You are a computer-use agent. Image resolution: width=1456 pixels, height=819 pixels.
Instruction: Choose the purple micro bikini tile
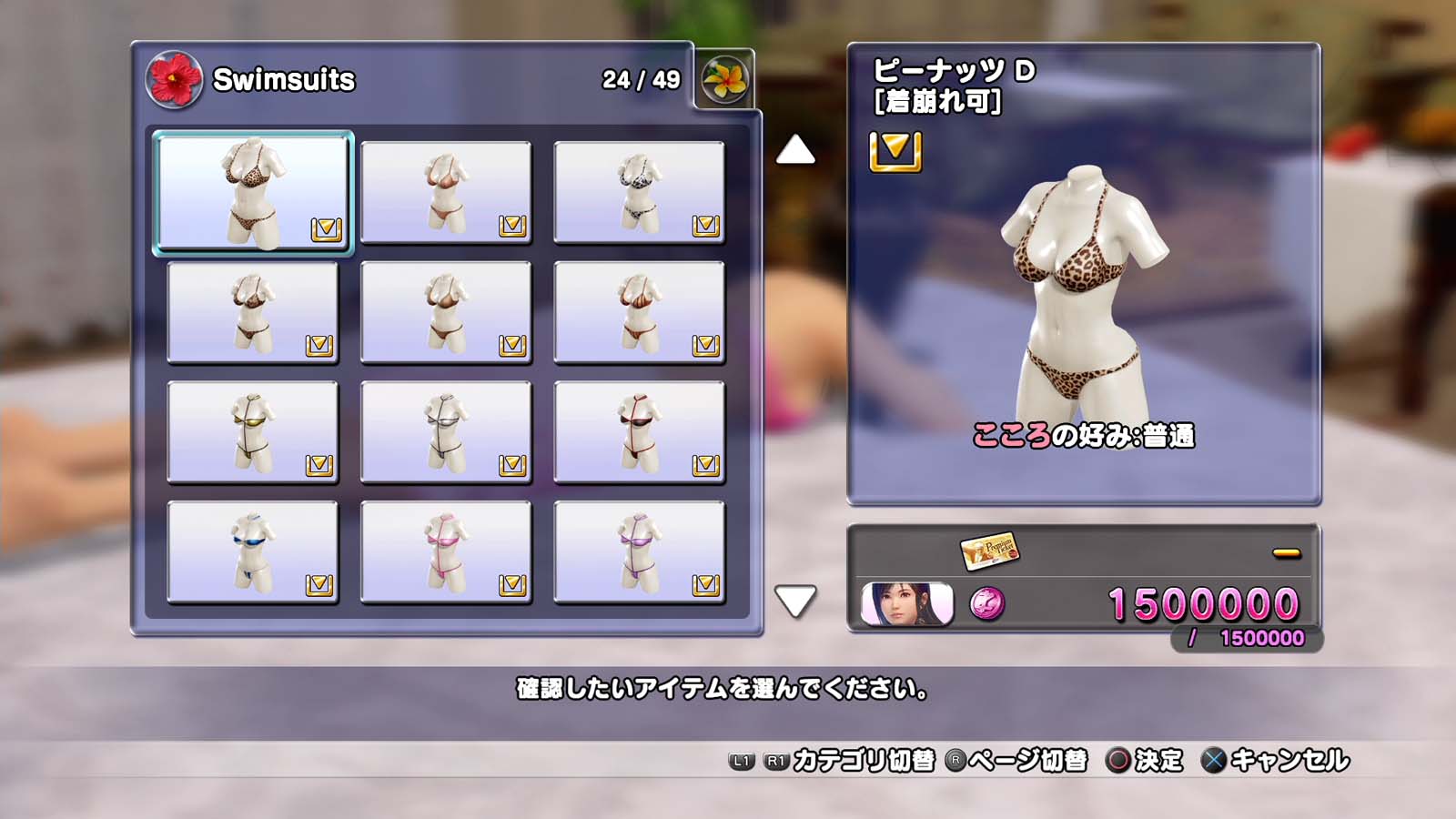pos(639,551)
